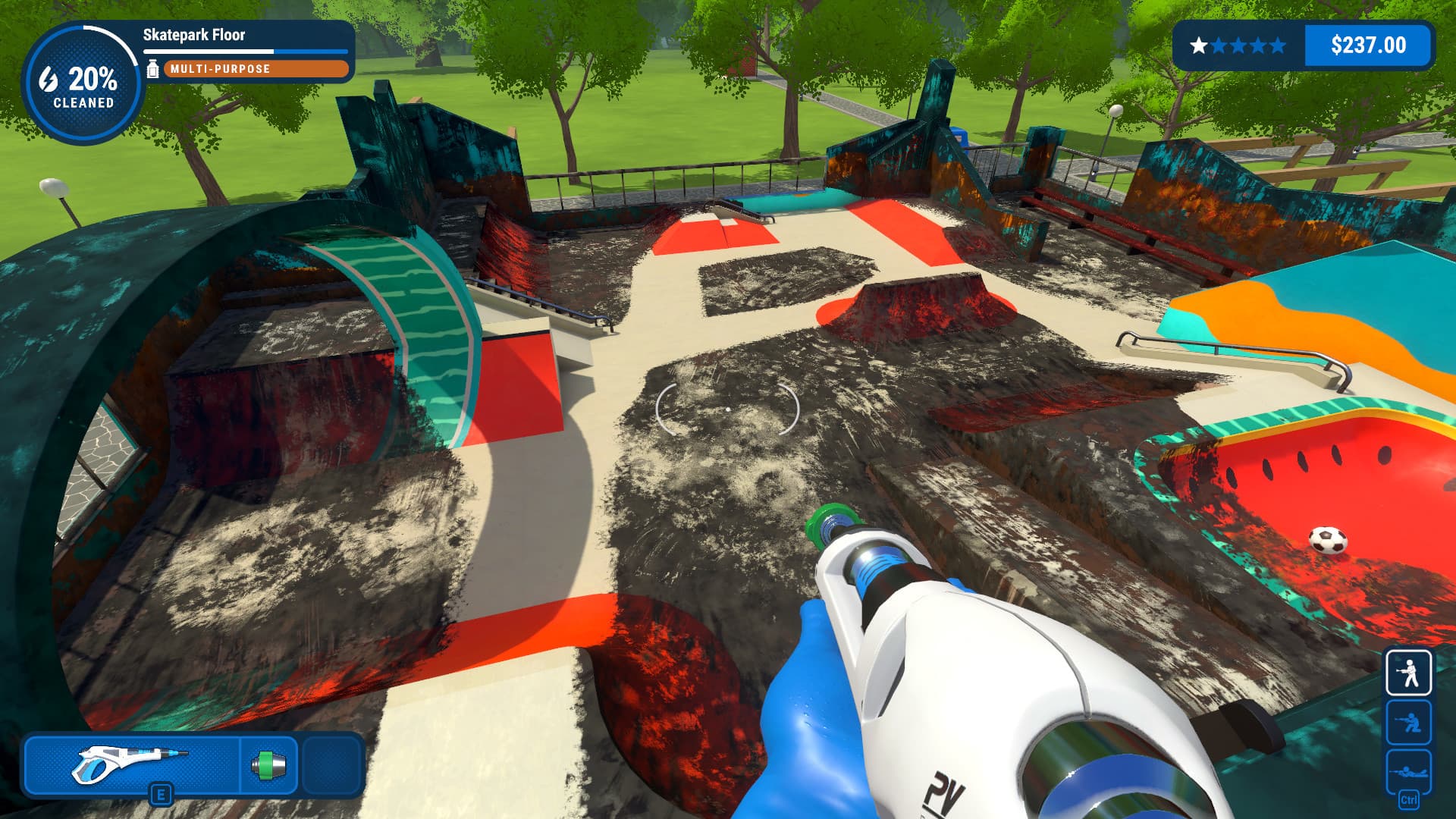
Task: Select the Skatepark Floor title label
Action: [x=193, y=35]
